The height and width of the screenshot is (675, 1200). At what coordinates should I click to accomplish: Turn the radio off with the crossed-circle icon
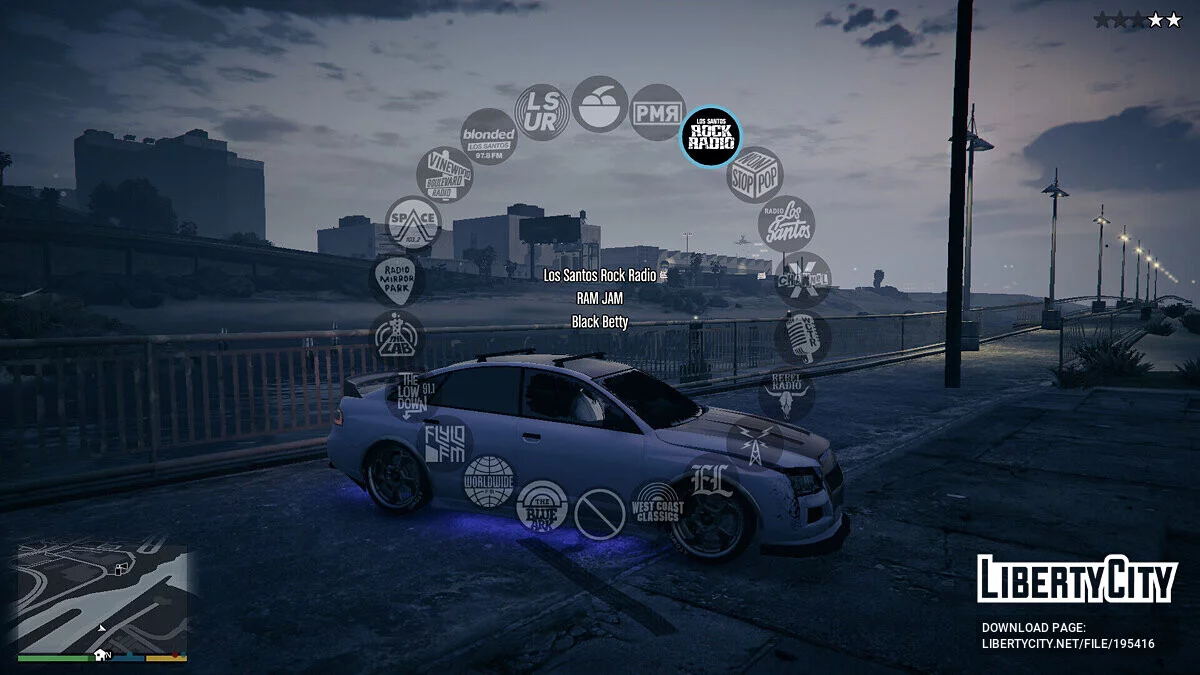pyautogui.click(x=600, y=514)
